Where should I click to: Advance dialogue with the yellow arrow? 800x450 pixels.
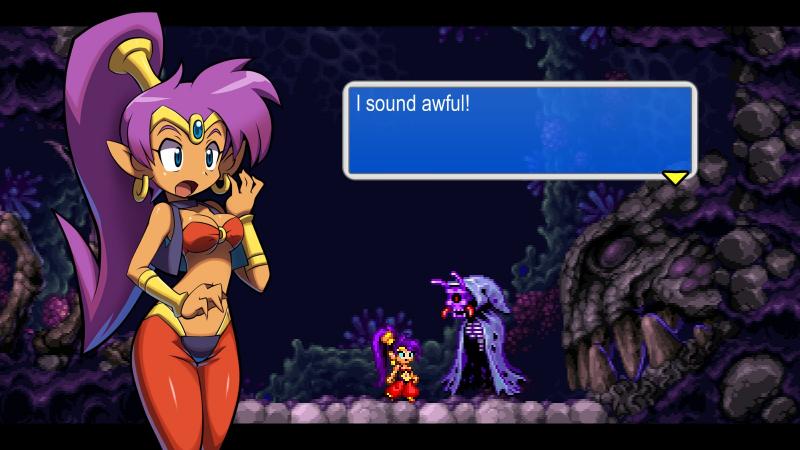tap(676, 177)
